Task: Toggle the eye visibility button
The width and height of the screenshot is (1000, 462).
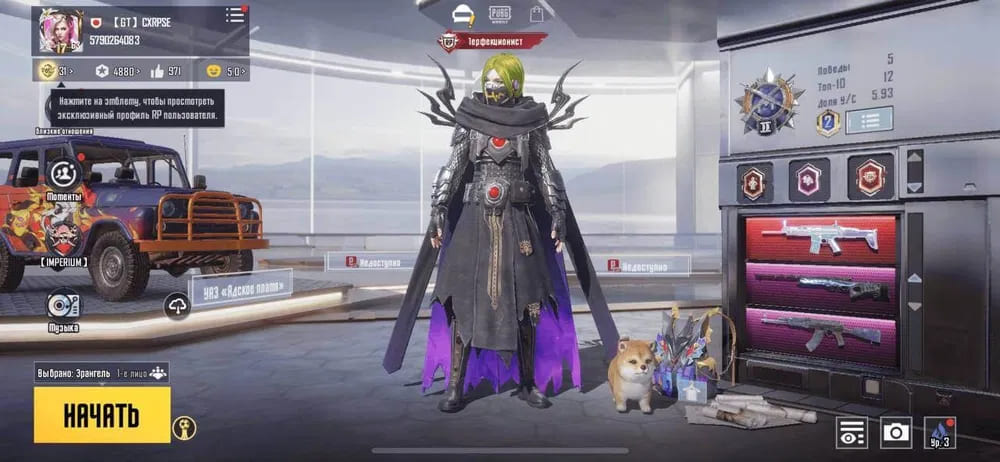Action: click(852, 431)
